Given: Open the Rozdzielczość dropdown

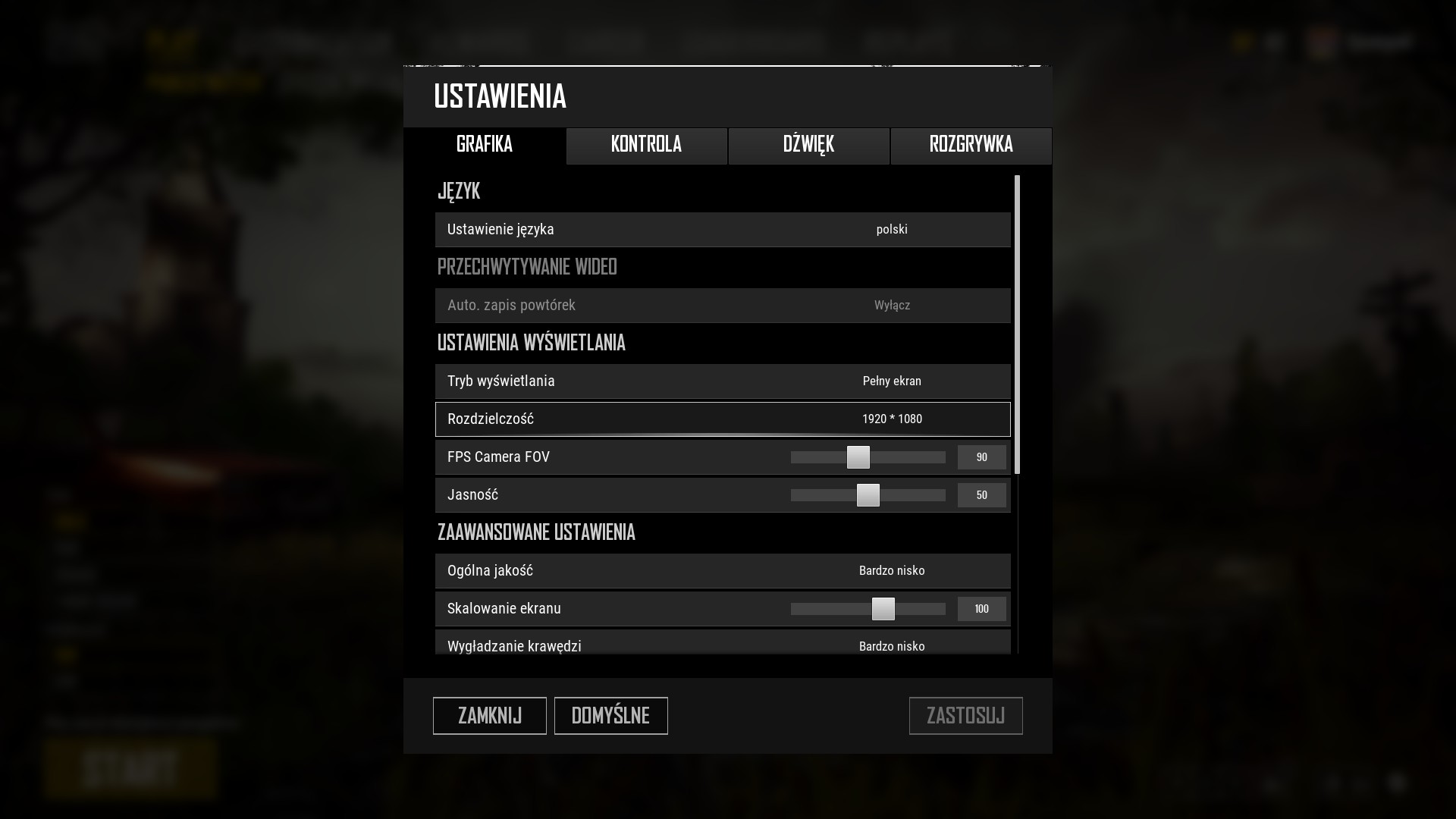Looking at the screenshot, I should pyautogui.click(x=892, y=419).
